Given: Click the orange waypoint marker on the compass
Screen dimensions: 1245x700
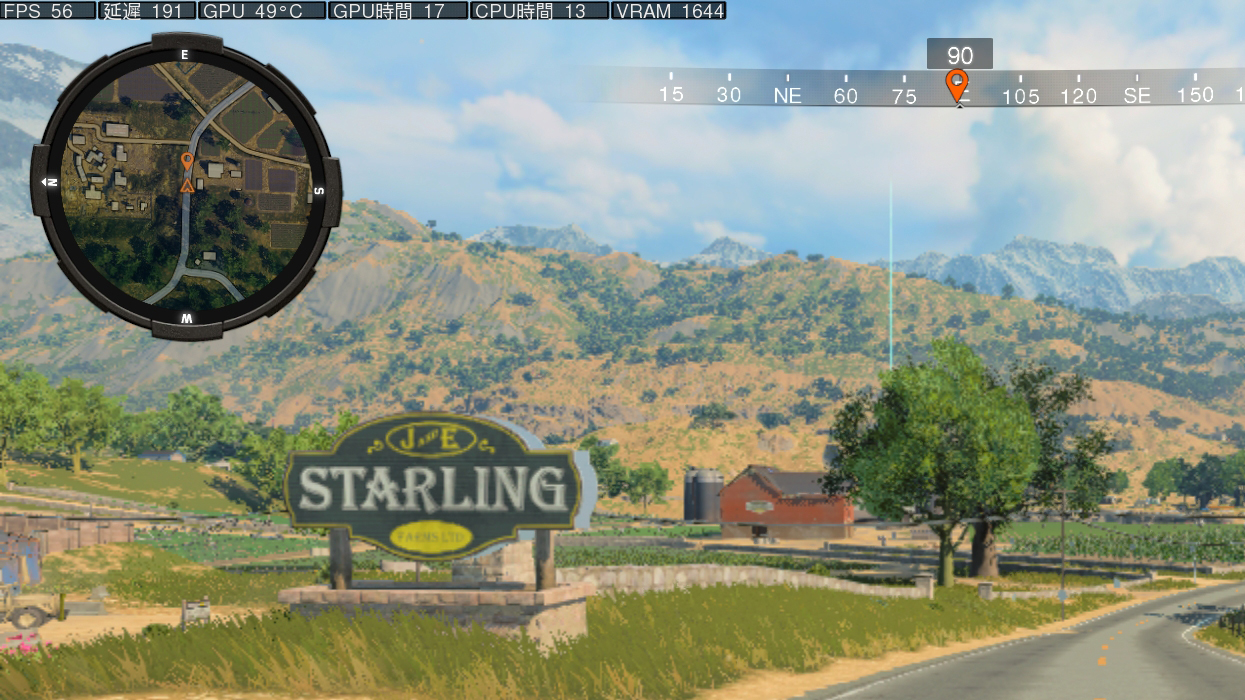Looking at the screenshot, I should click(x=957, y=86).
